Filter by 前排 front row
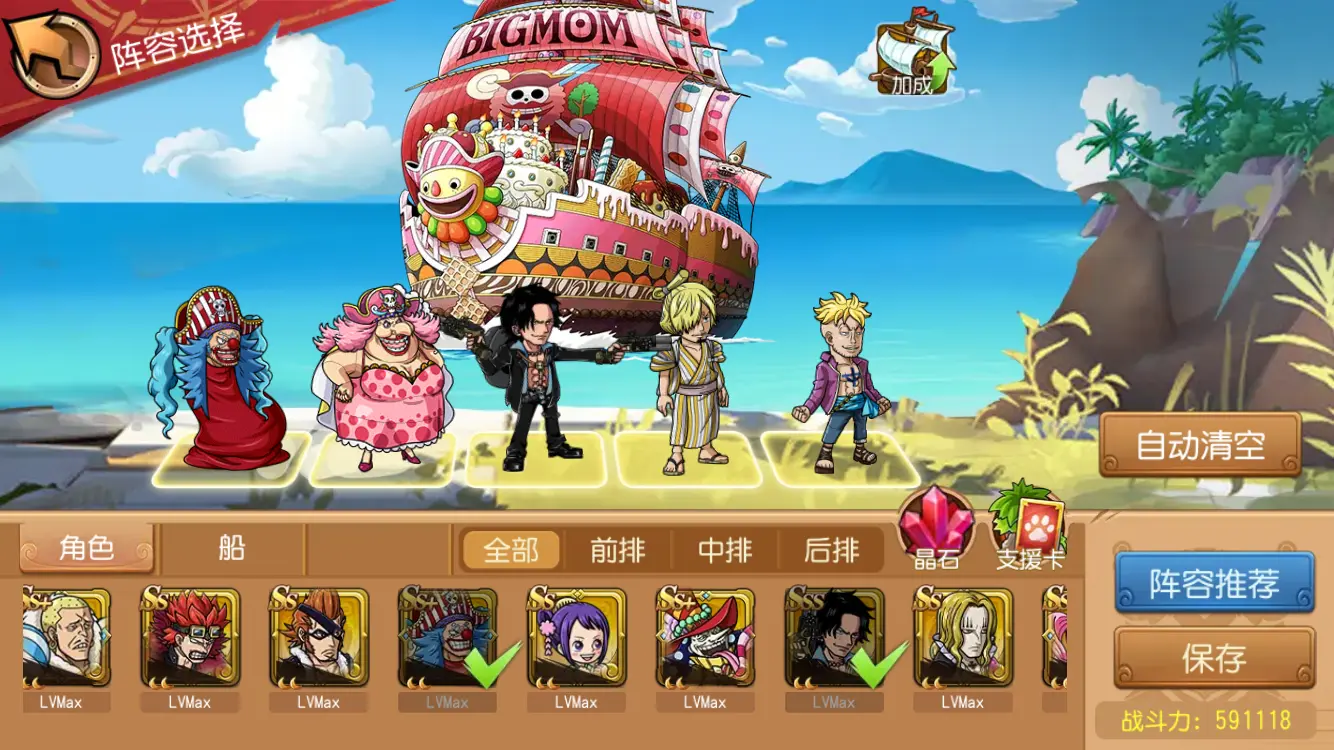This screenshot has width=1334, height=750. pos(618,550)
